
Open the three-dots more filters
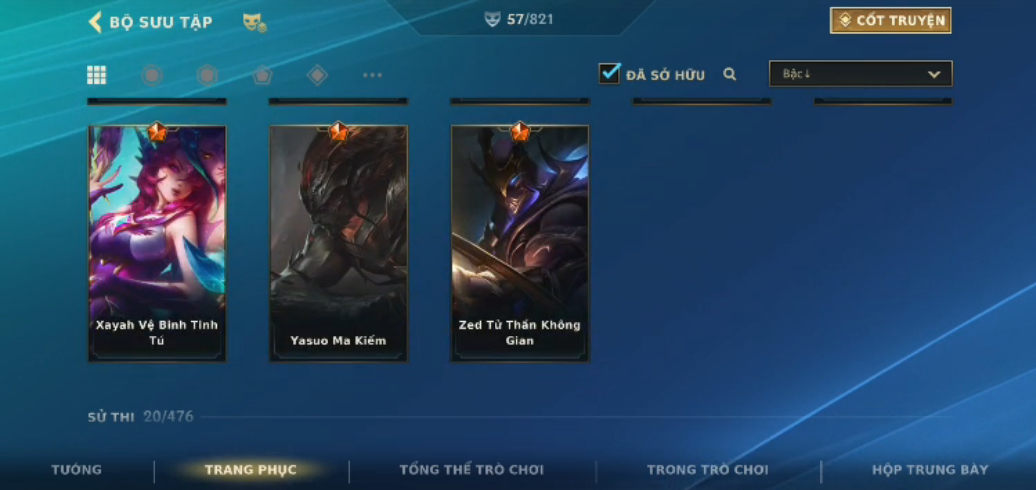[x=372, y=75]
